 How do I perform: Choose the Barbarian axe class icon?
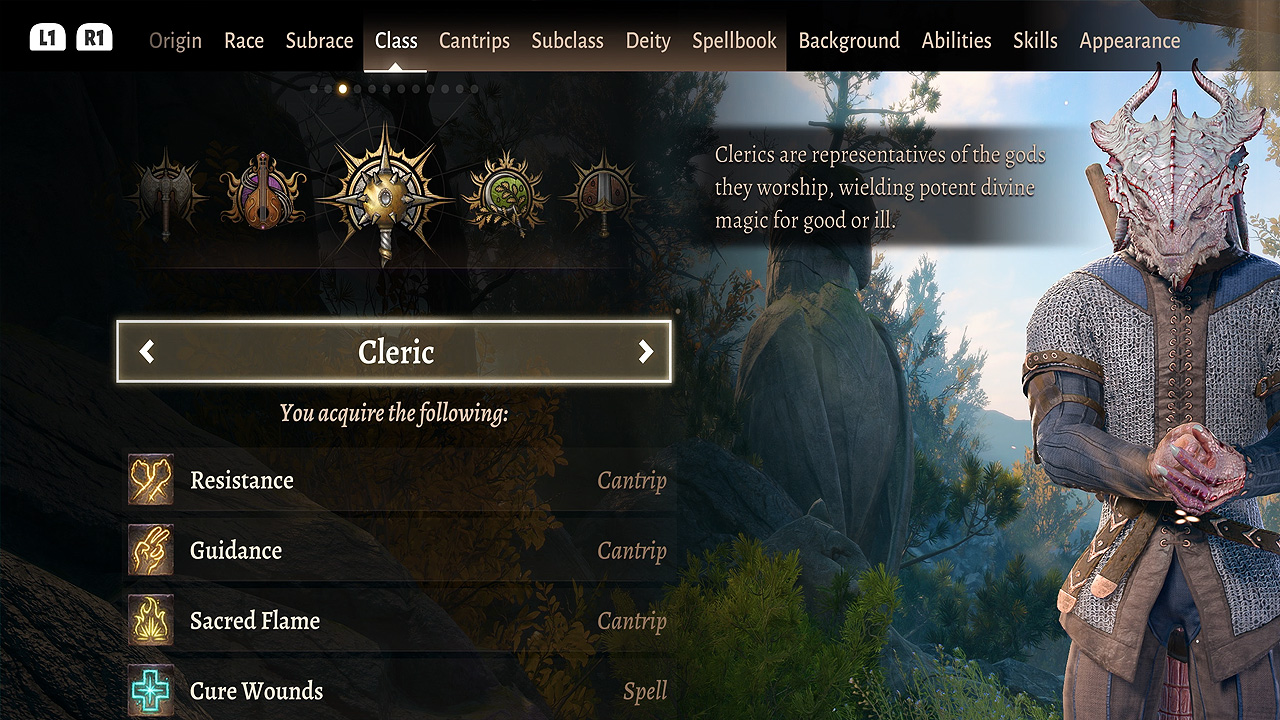(167, 194)
